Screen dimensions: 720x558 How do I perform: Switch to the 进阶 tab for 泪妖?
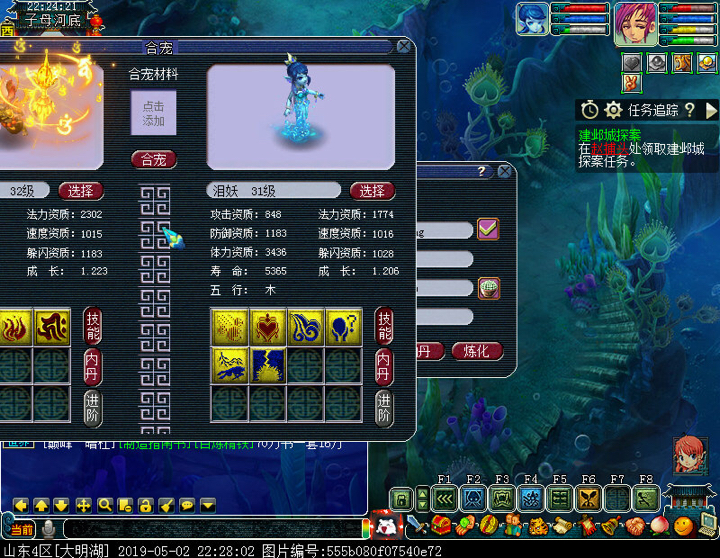pos(384,407)
